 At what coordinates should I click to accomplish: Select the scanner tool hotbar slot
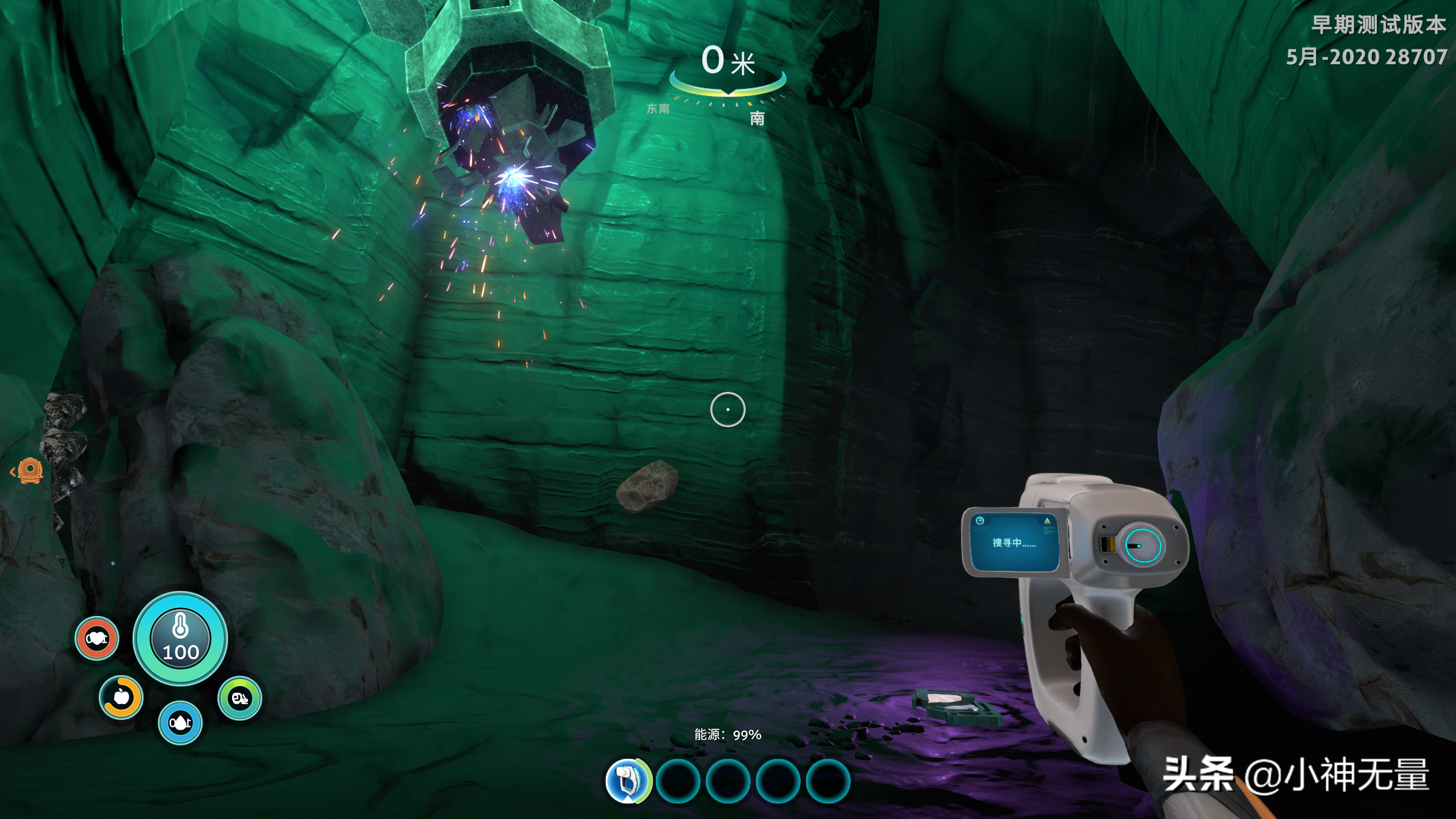pos(627,780)
